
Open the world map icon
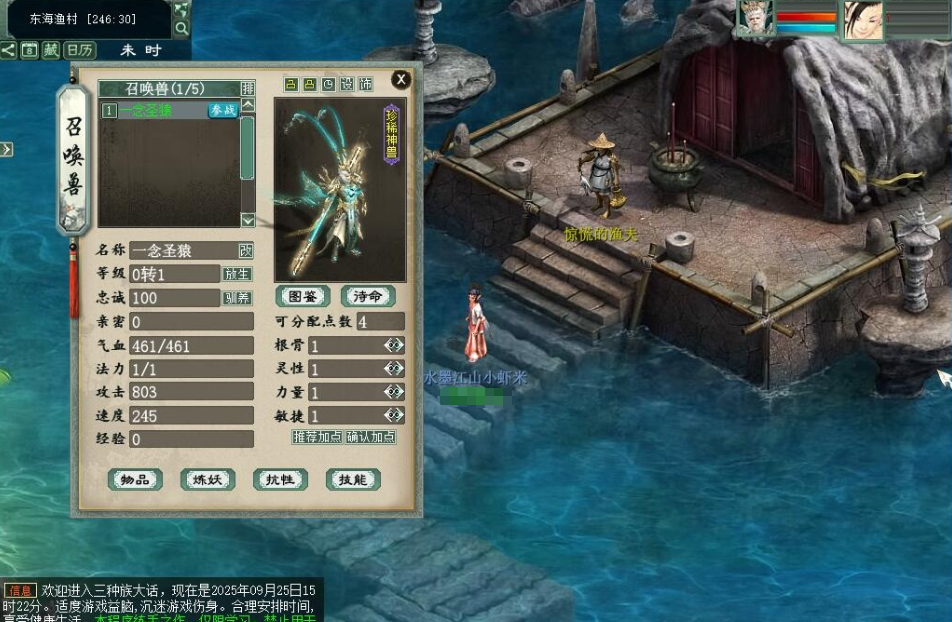coord(181,8)
